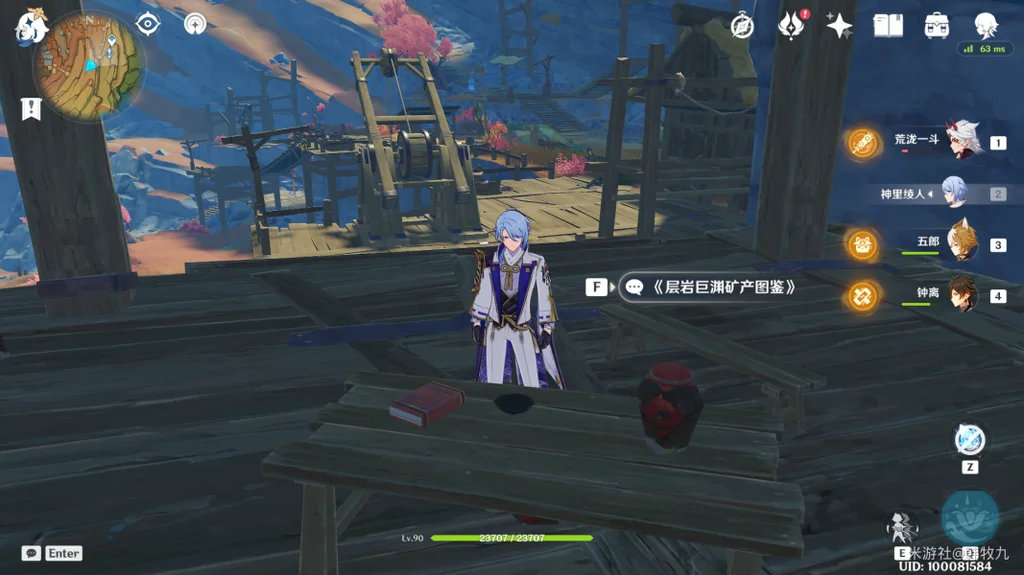Open the Paimon main menu
Viewport: 1024px width, 575px height.
(x=31, y=29)
